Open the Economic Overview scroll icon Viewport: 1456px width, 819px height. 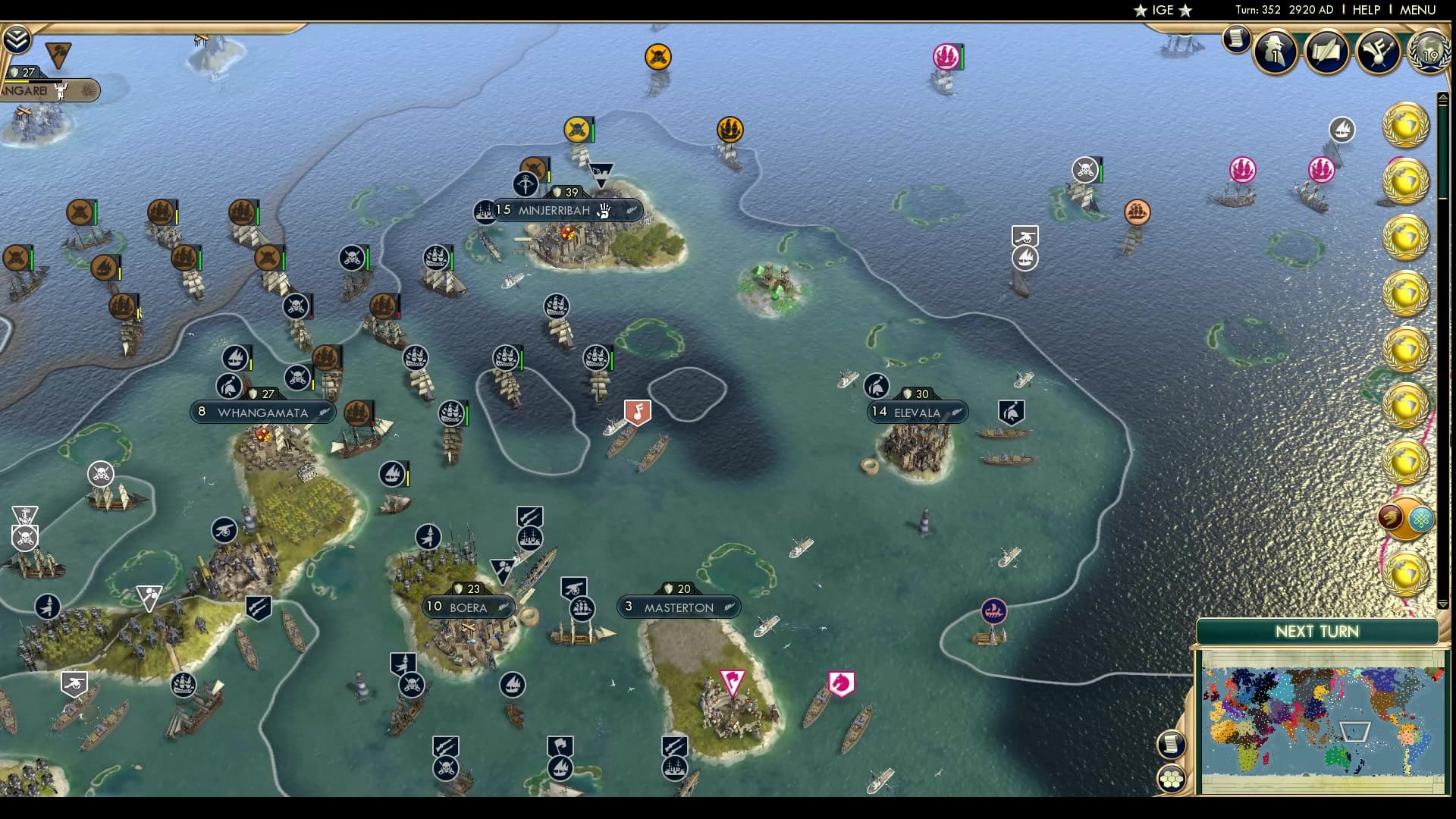coord(1236,39)
